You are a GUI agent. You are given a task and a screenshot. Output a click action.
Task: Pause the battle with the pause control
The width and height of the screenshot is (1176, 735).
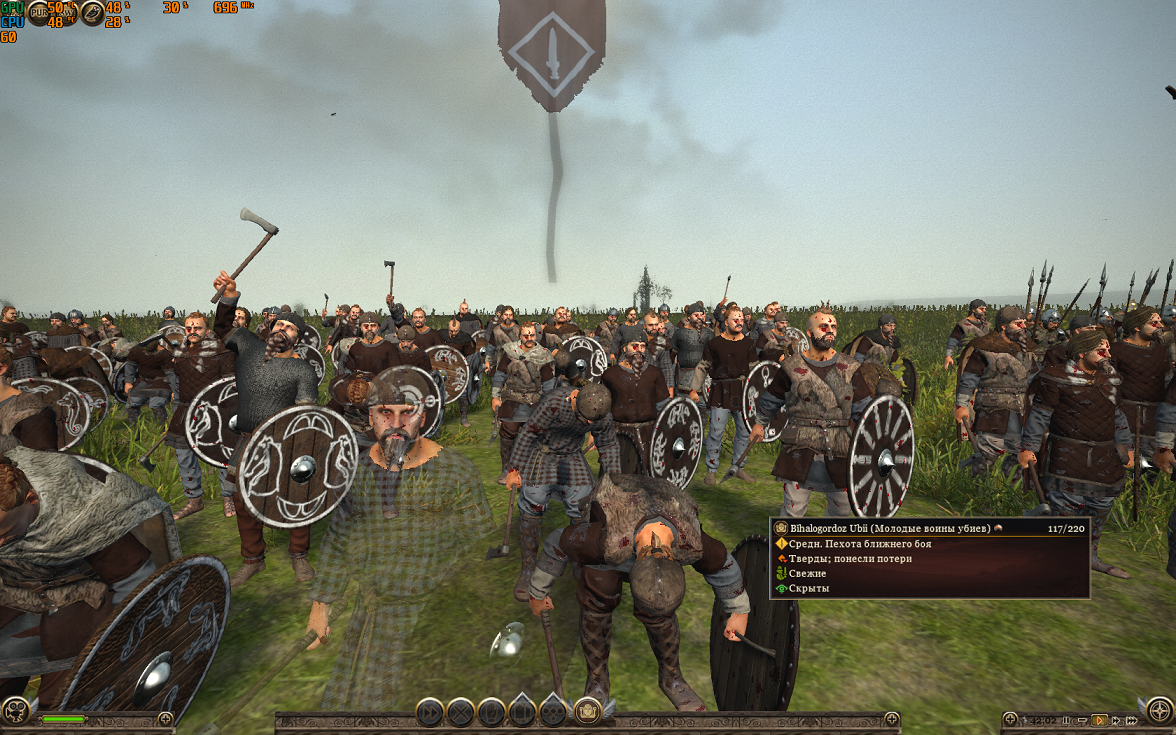click(x=1067, y=720)
